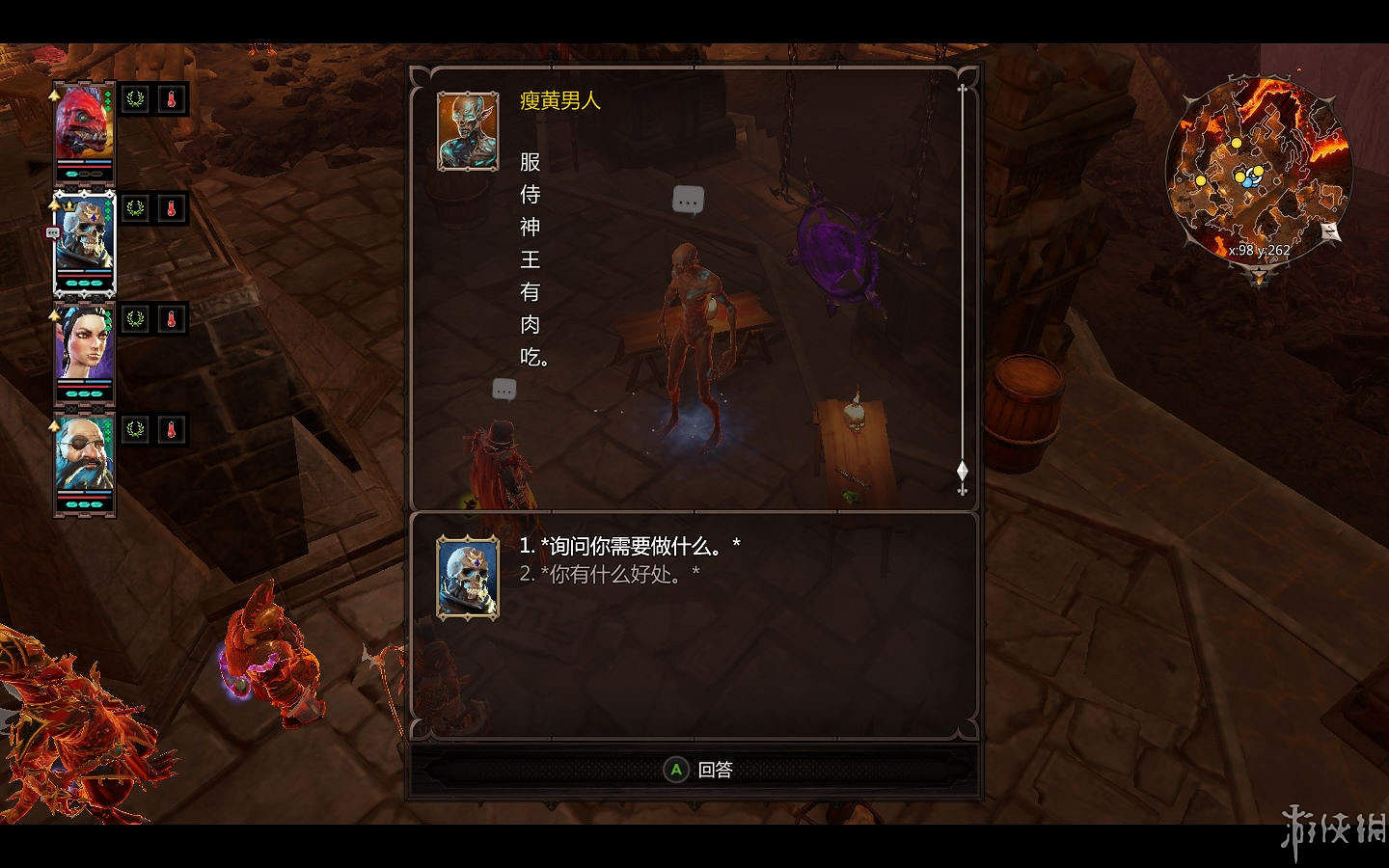Click the top arrow of the dialogue scroll track

pyautogui.click(x=961, y=87)
